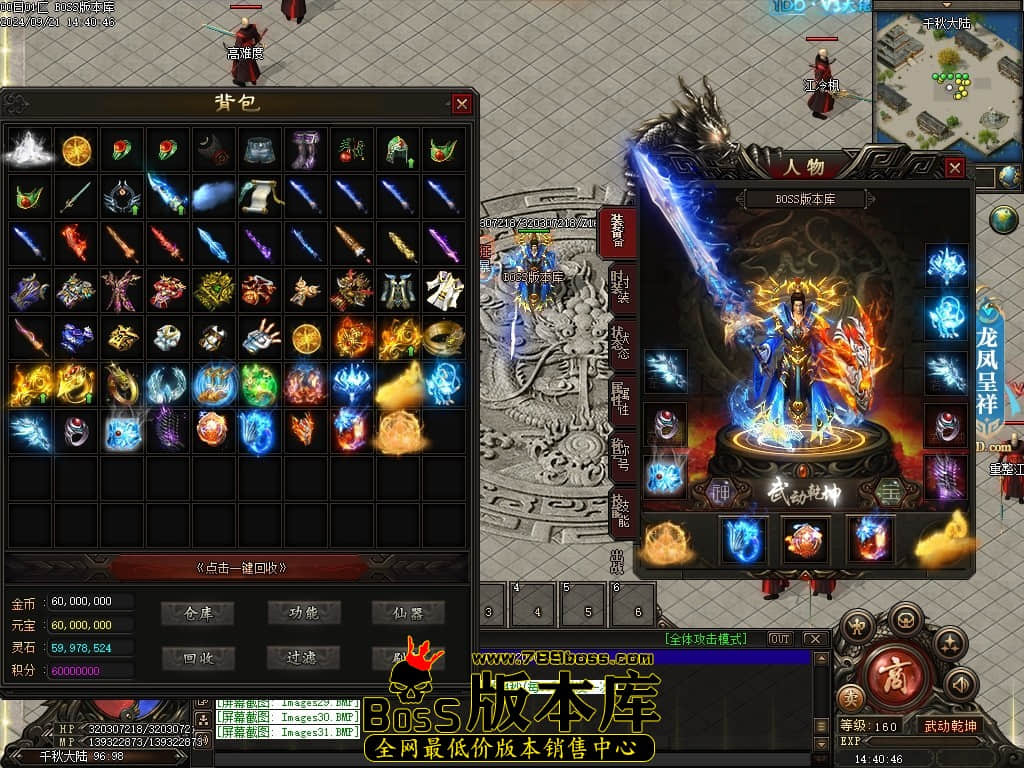Viewport: 1024px width, 768px height.
Task: Select the white robe armor in backpack
Action: [x=443, y=289]
